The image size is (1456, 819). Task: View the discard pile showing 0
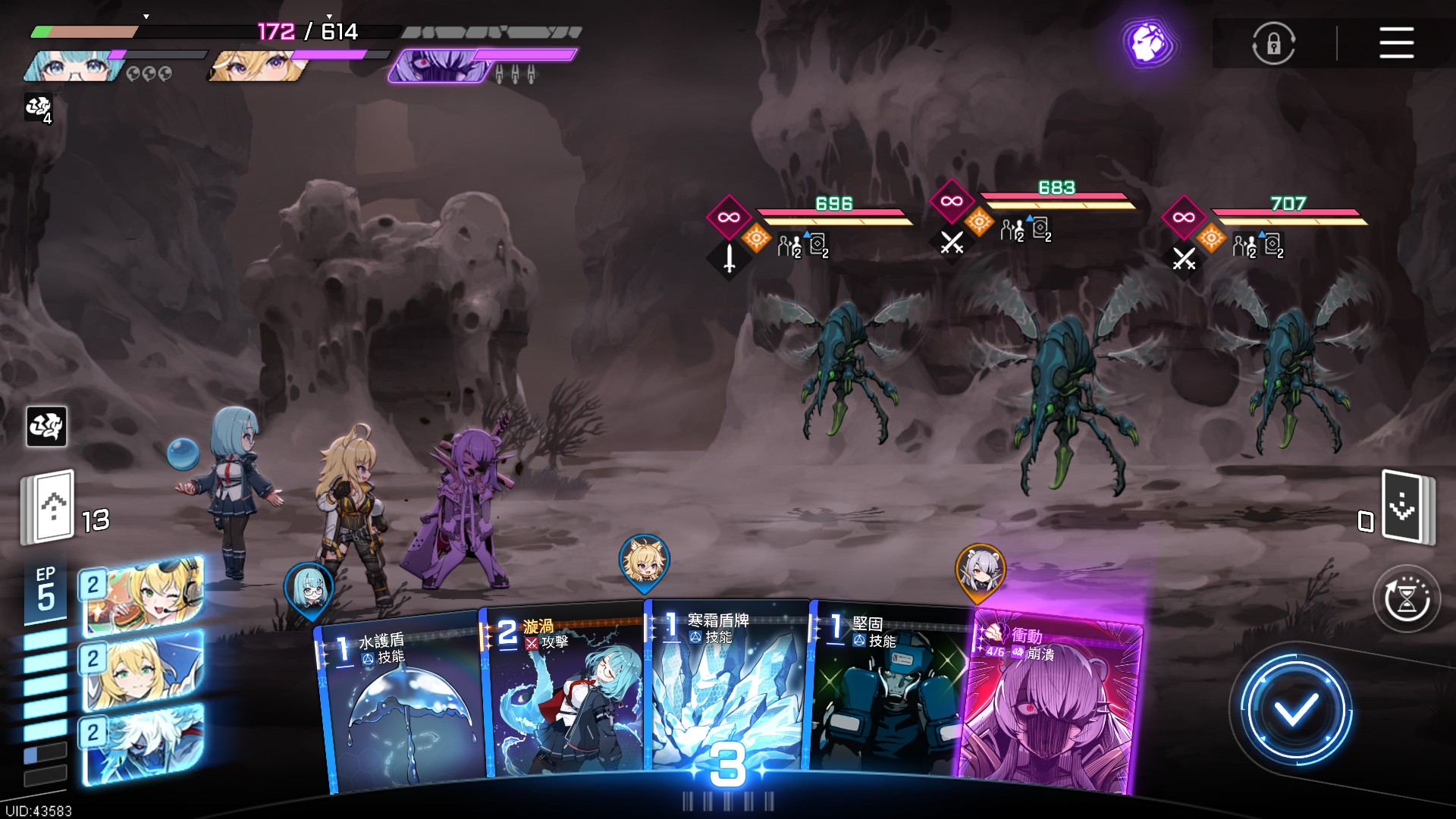pos(1405,507)
